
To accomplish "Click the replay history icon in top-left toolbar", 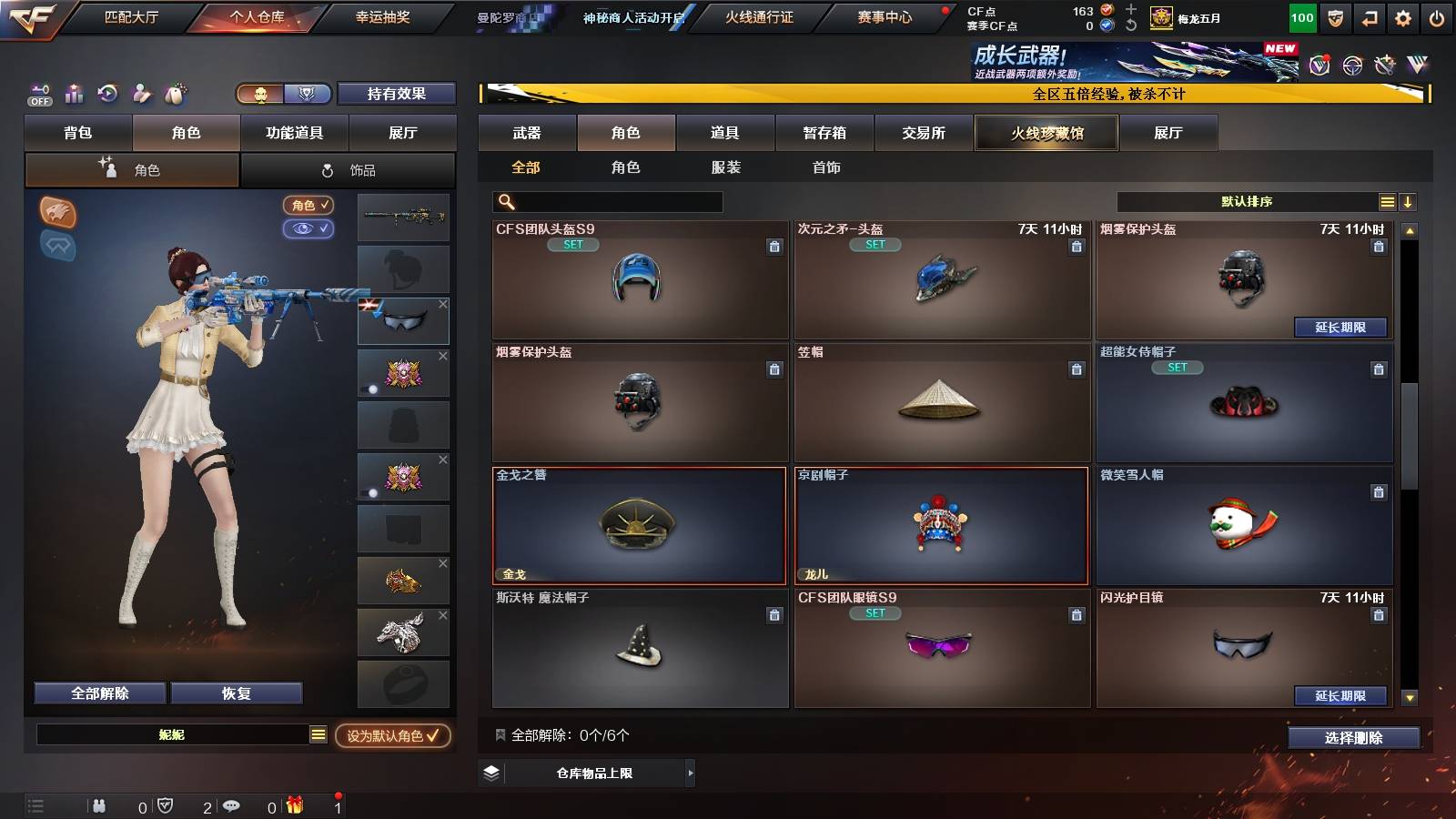I will coord(108,94).
